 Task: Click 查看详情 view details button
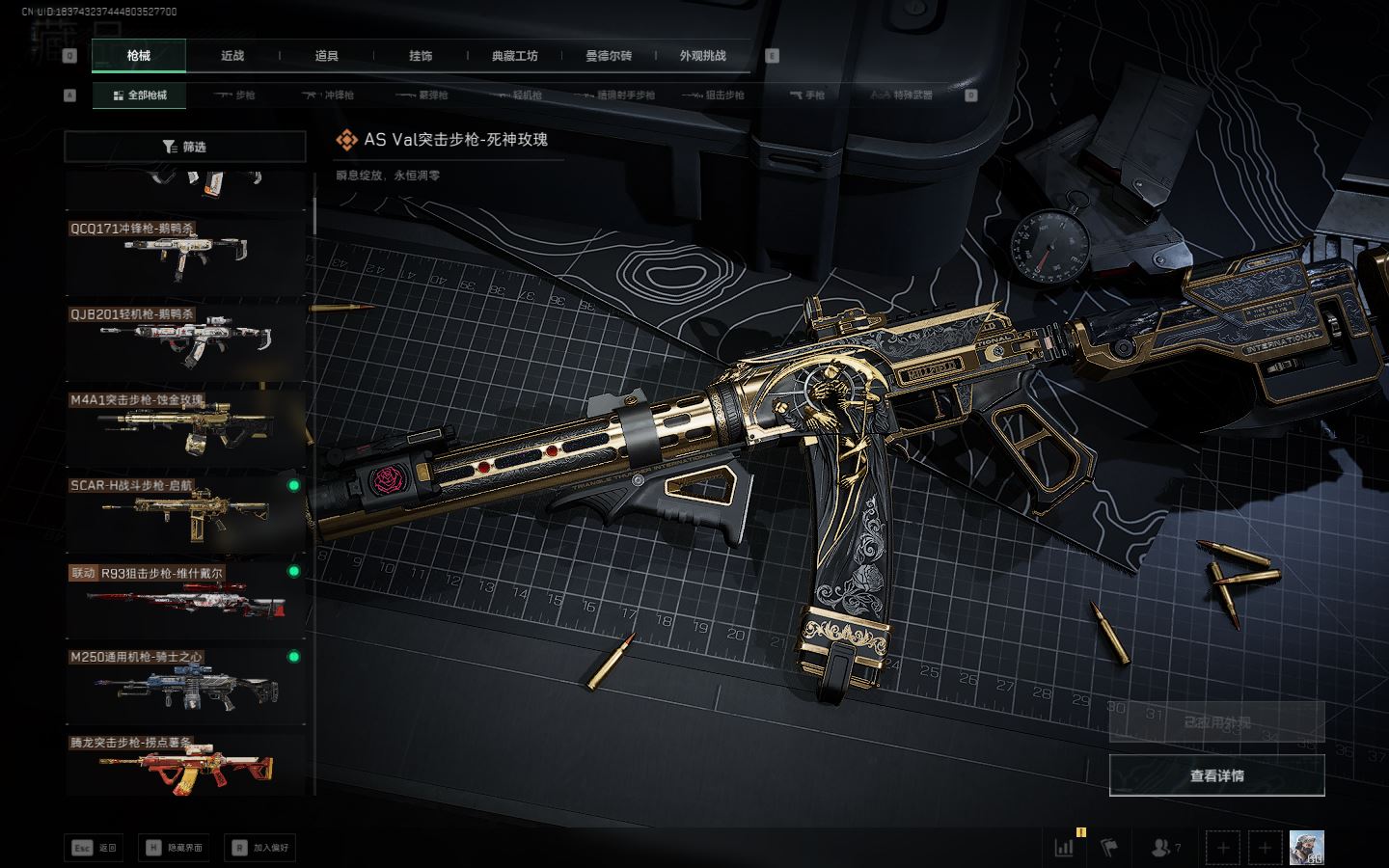[1216, 775]
